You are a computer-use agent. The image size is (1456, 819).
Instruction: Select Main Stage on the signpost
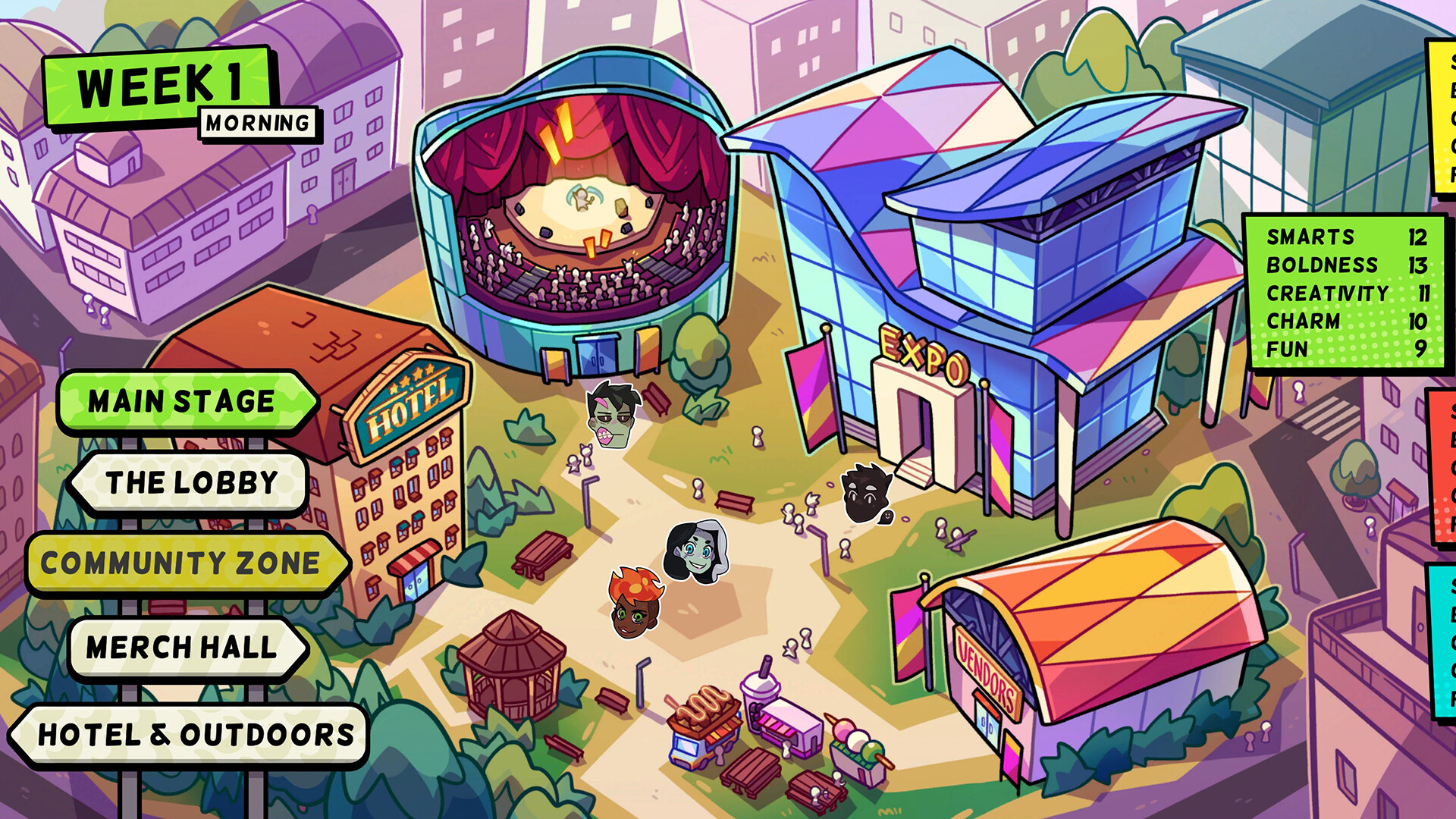(180, 400)
